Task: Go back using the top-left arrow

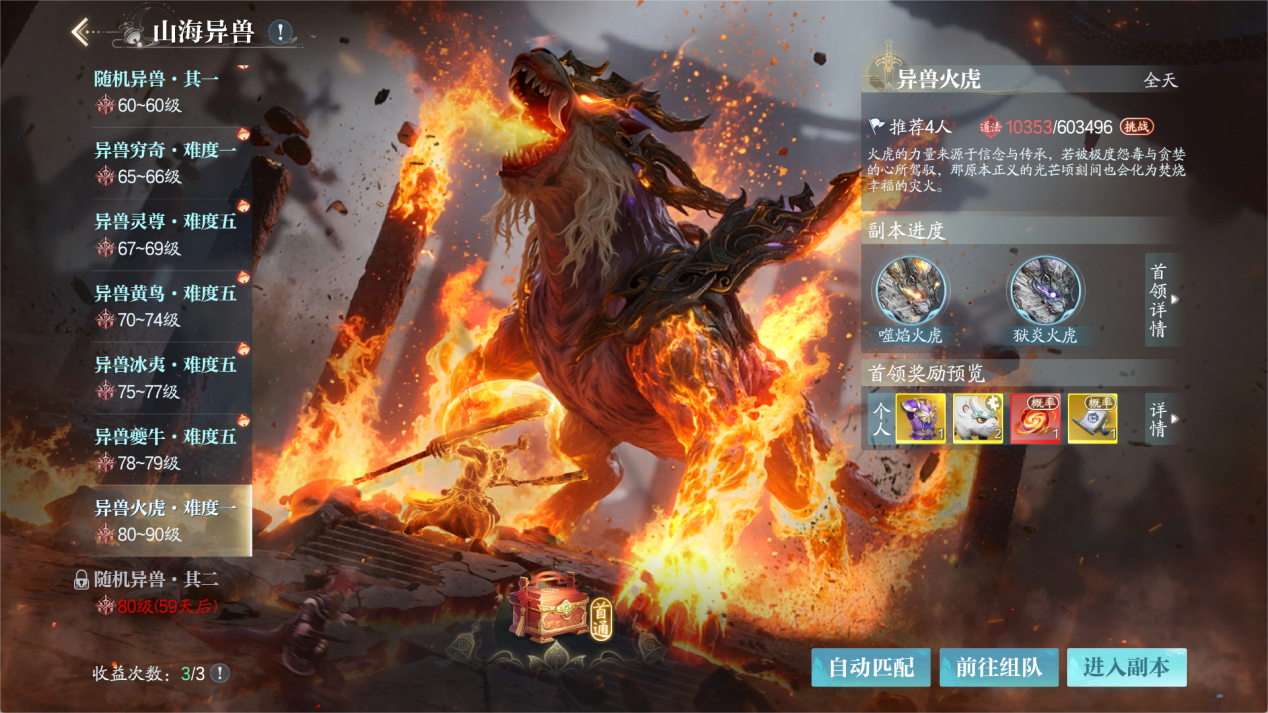Action: tap(82, 32)
